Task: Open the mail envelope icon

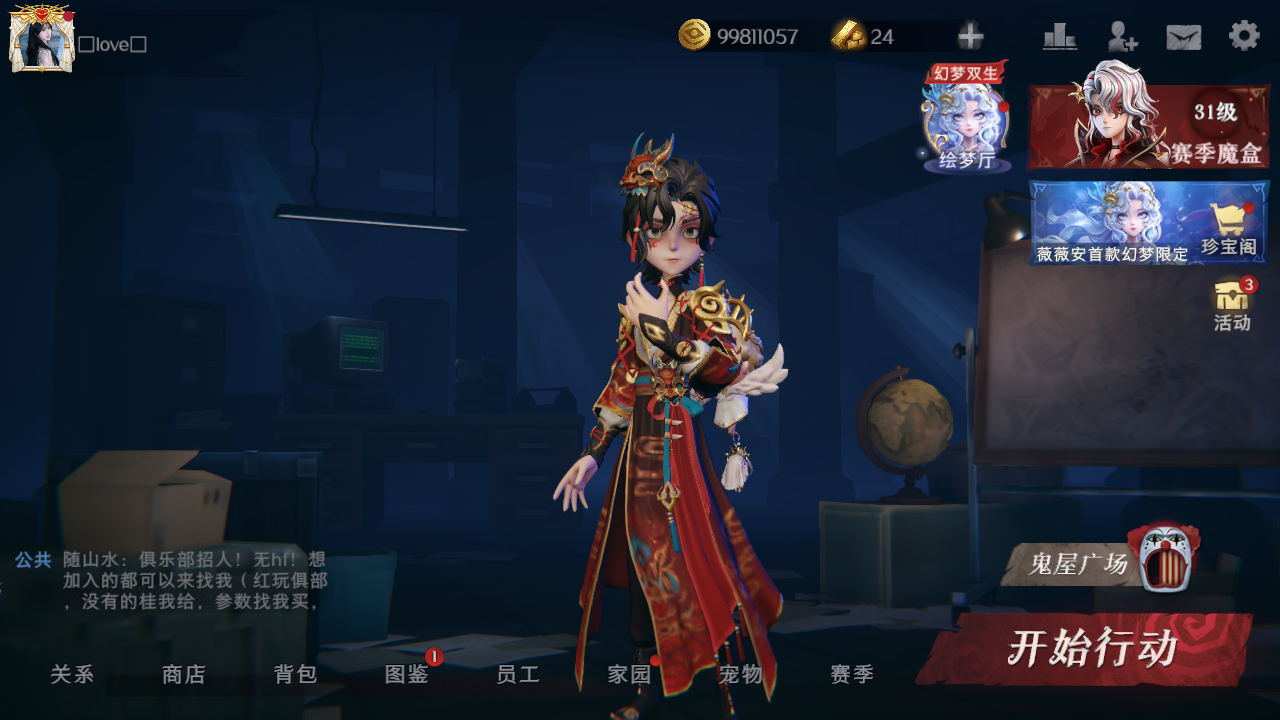Action: (1184, 37)
